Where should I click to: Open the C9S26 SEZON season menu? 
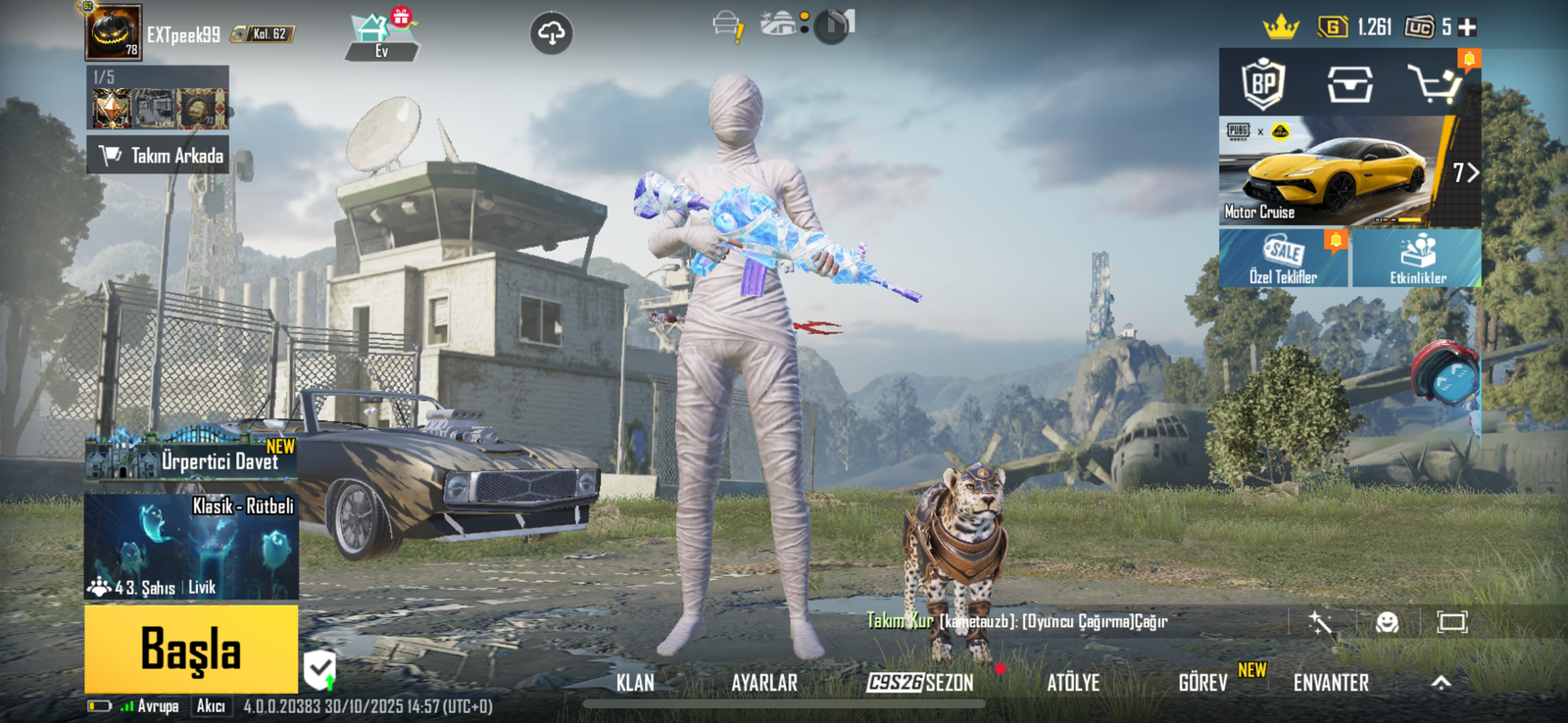click(920, 683)
